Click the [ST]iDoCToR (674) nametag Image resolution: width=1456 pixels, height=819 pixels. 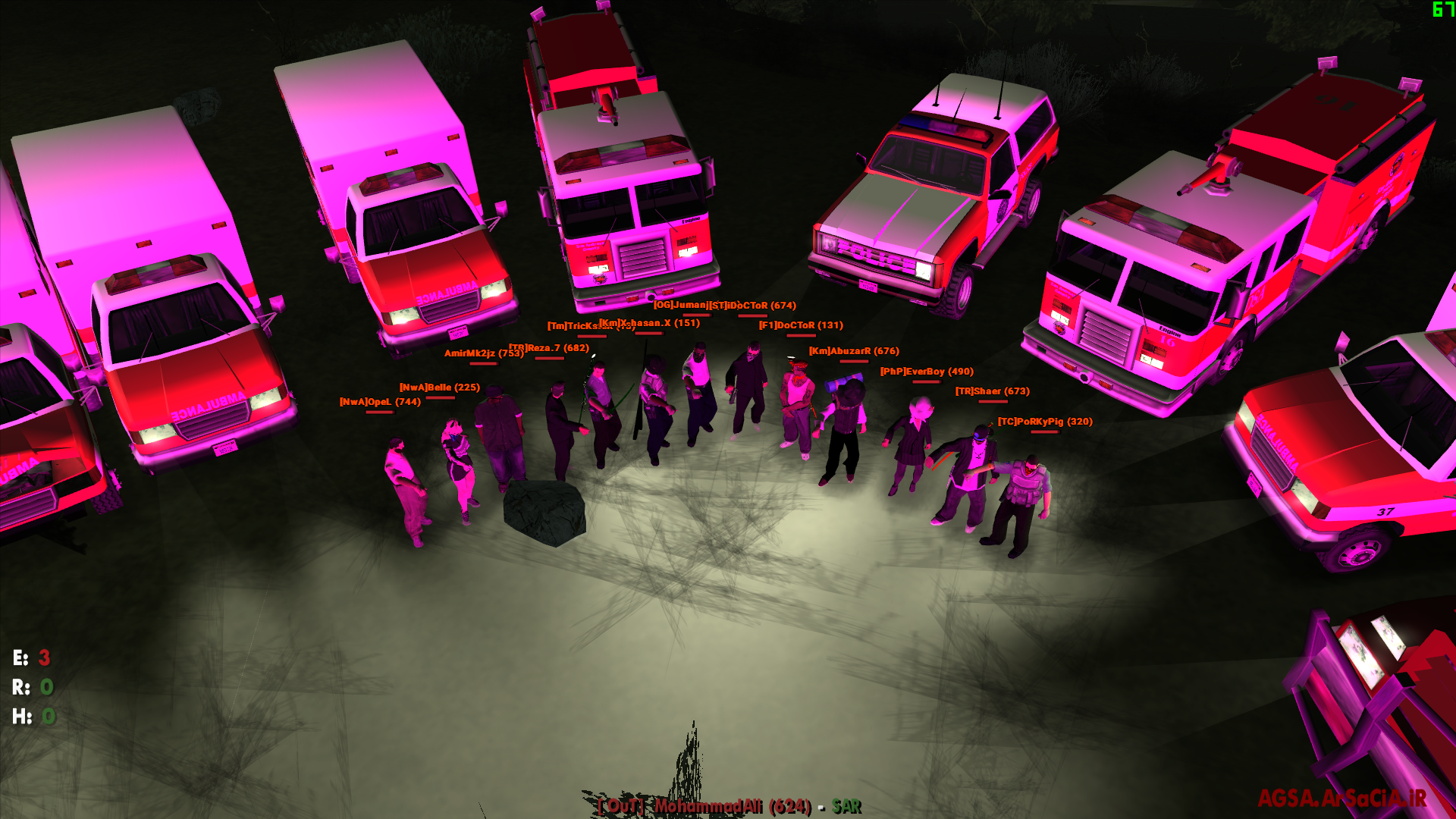pos(749,306)
